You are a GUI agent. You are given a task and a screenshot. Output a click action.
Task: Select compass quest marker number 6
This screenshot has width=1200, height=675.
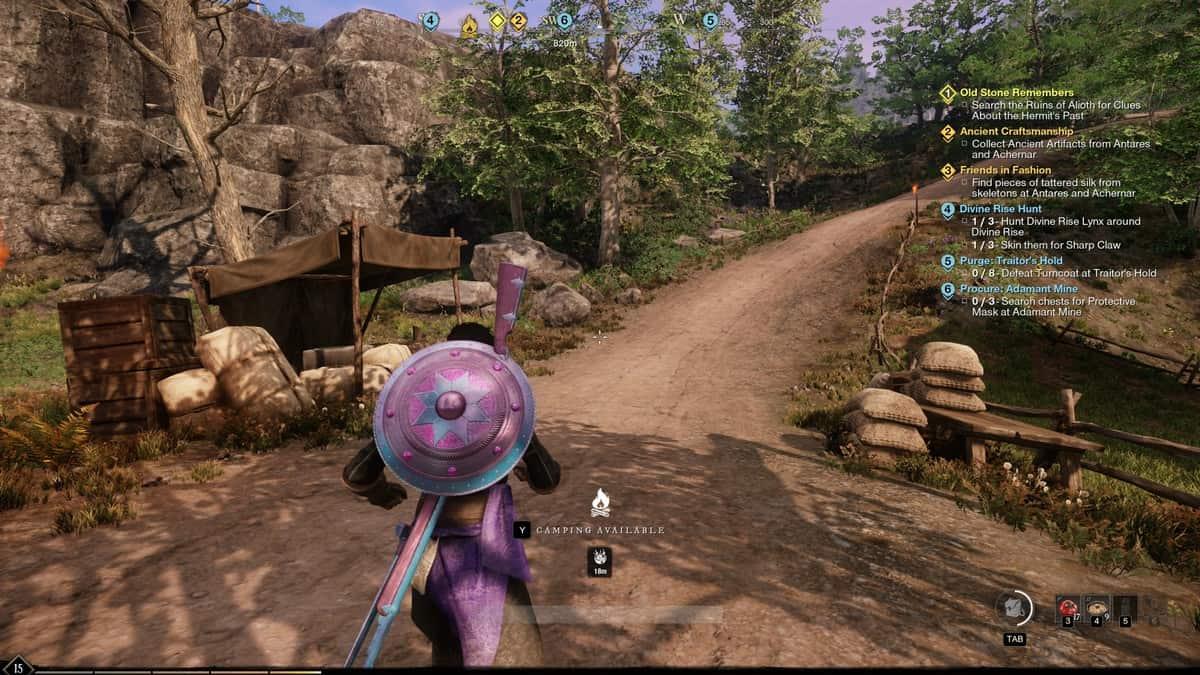click(564, 21)
